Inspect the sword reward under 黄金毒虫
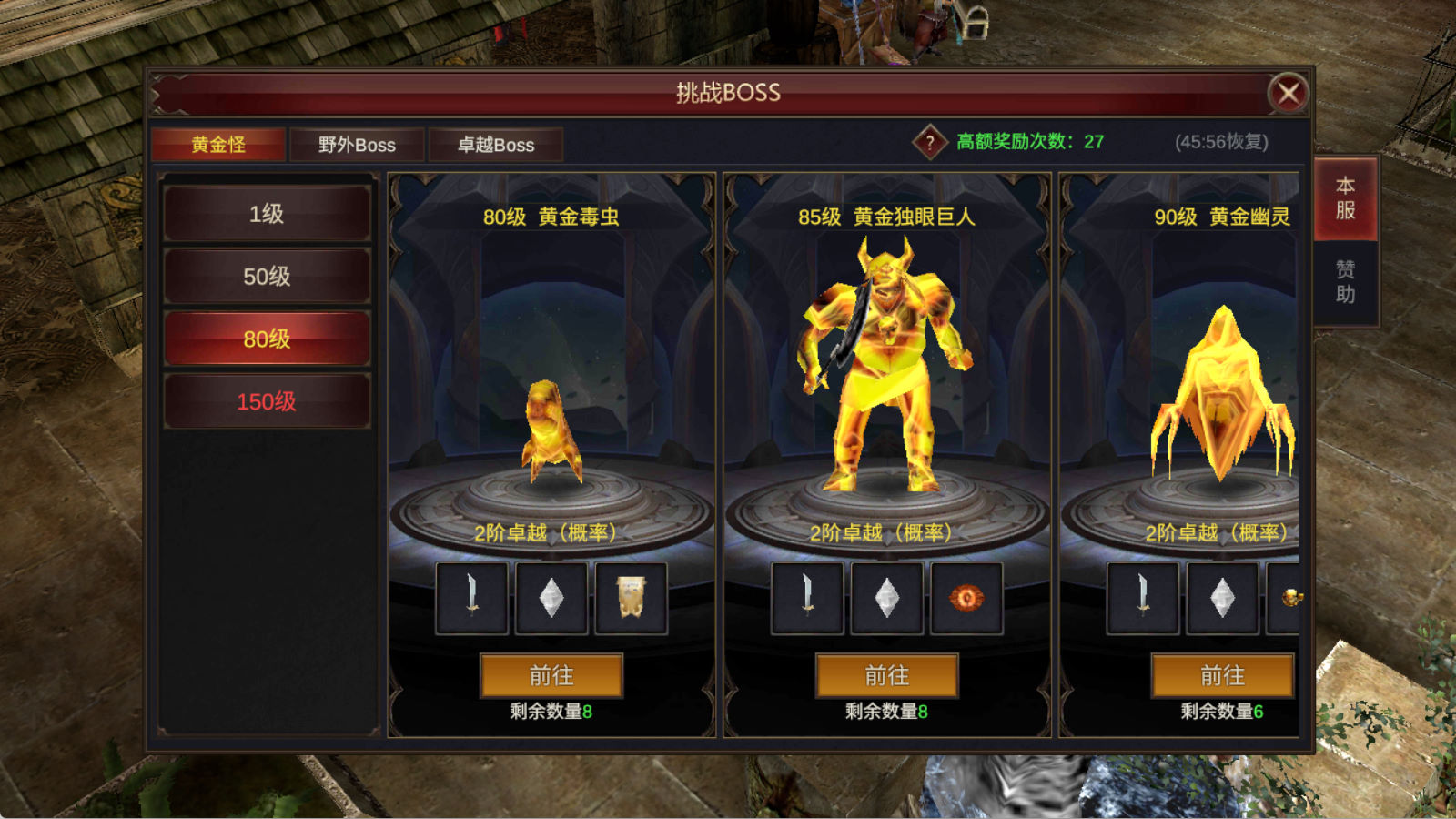This screenshot has height=819, width=1456. pos(471,598)
